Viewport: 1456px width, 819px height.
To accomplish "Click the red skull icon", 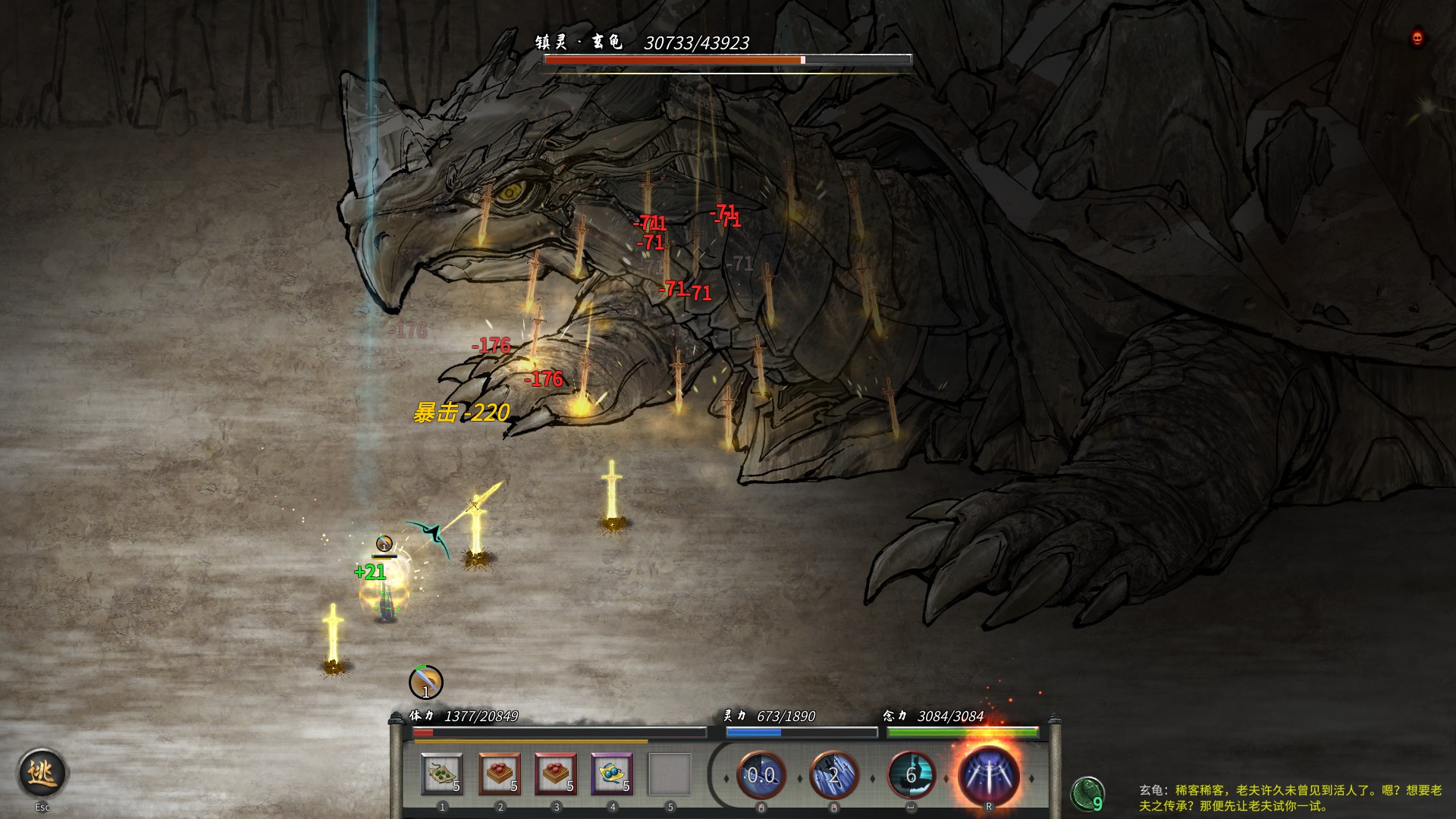I will tap(1417, 38).
